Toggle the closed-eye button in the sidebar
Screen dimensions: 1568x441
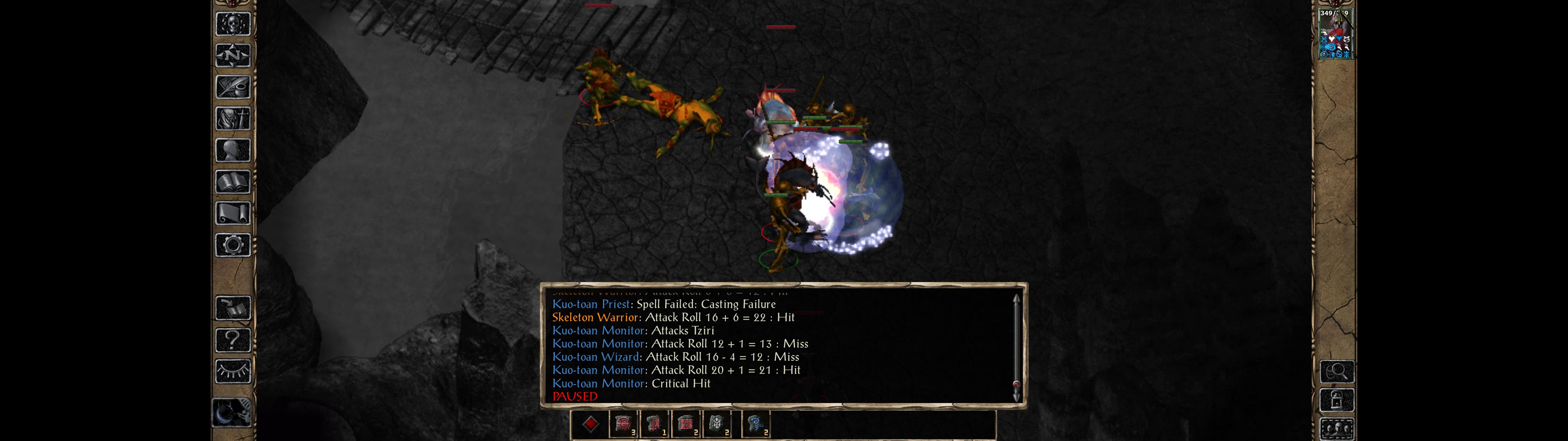(232, 371)
